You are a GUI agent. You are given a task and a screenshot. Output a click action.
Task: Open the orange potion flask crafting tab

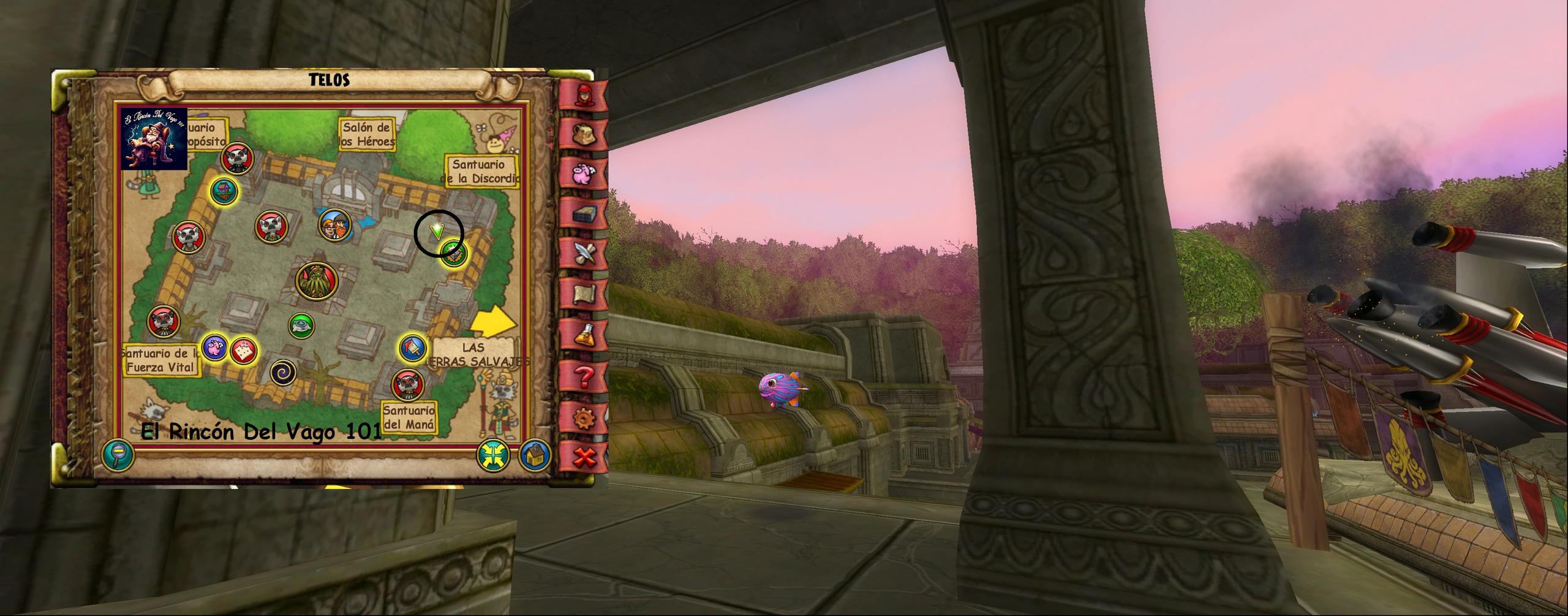tap(581, 335)
